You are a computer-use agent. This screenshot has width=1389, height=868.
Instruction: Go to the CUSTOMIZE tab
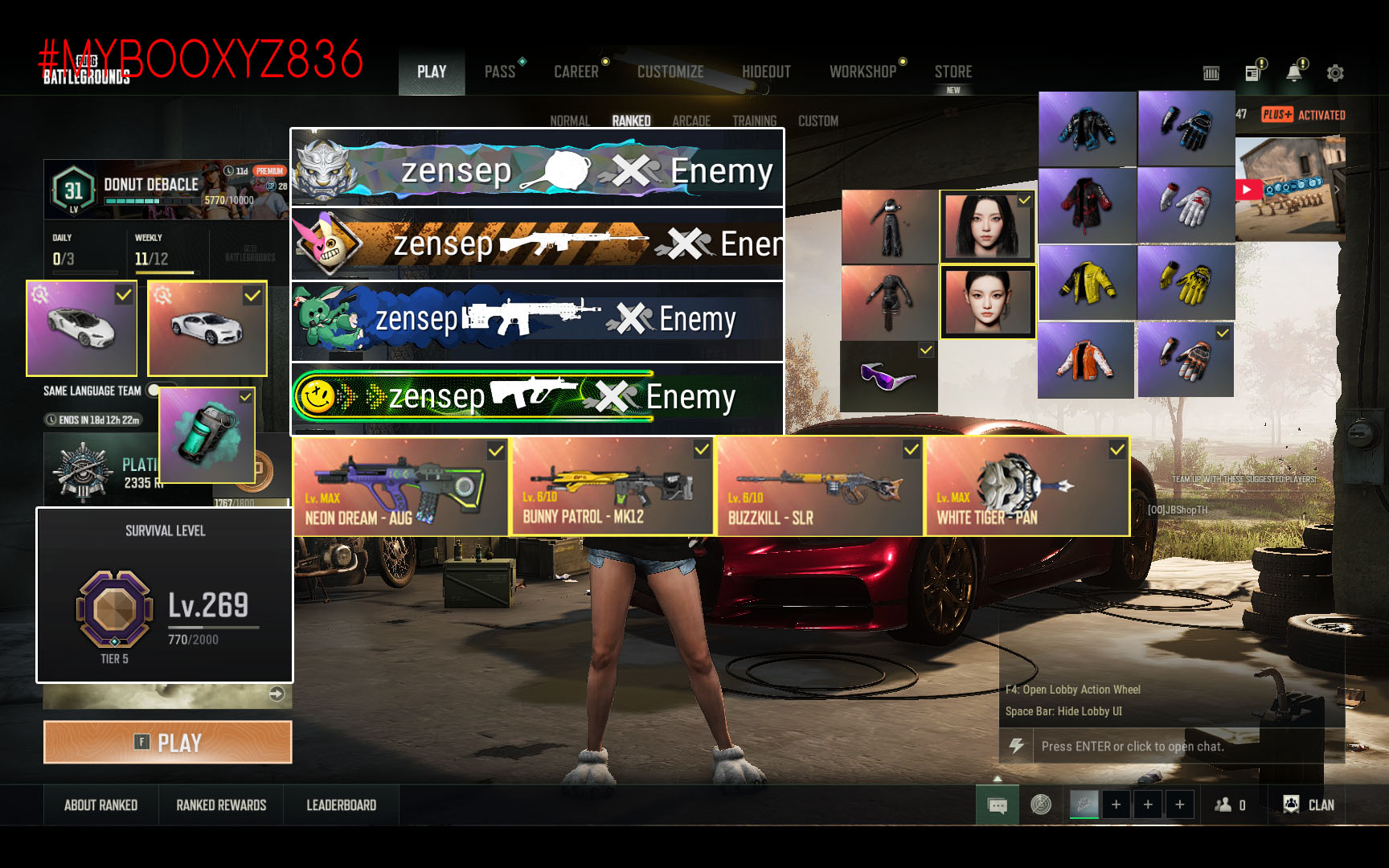(x=670, y=72)
